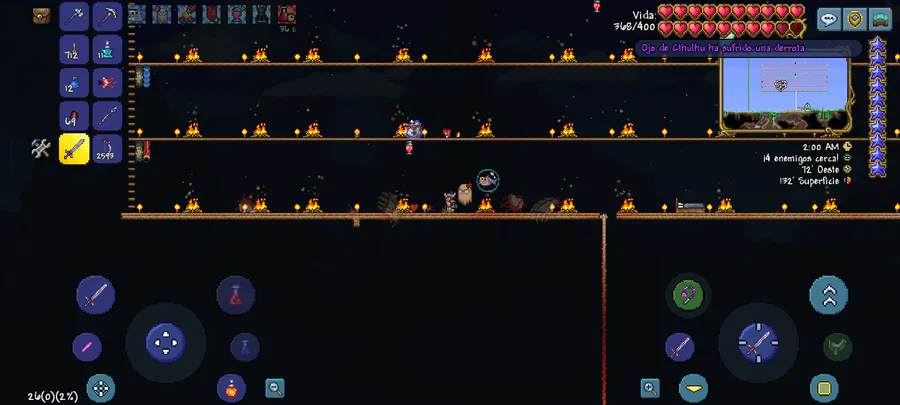The image size is (900, 405).
Task: Select the war axe hotbar slot
Action: tap(75, 16)
